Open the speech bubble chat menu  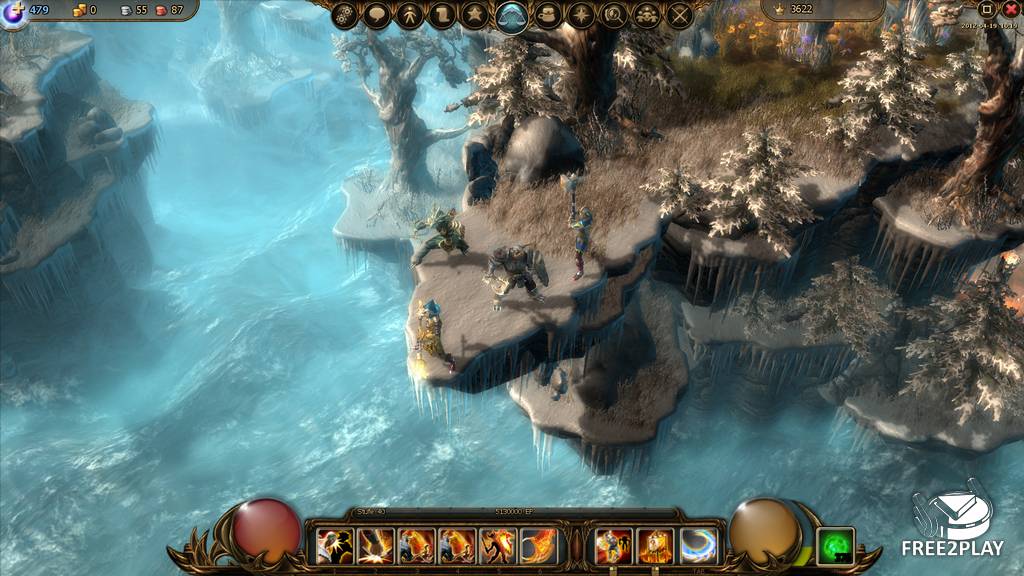376,15
